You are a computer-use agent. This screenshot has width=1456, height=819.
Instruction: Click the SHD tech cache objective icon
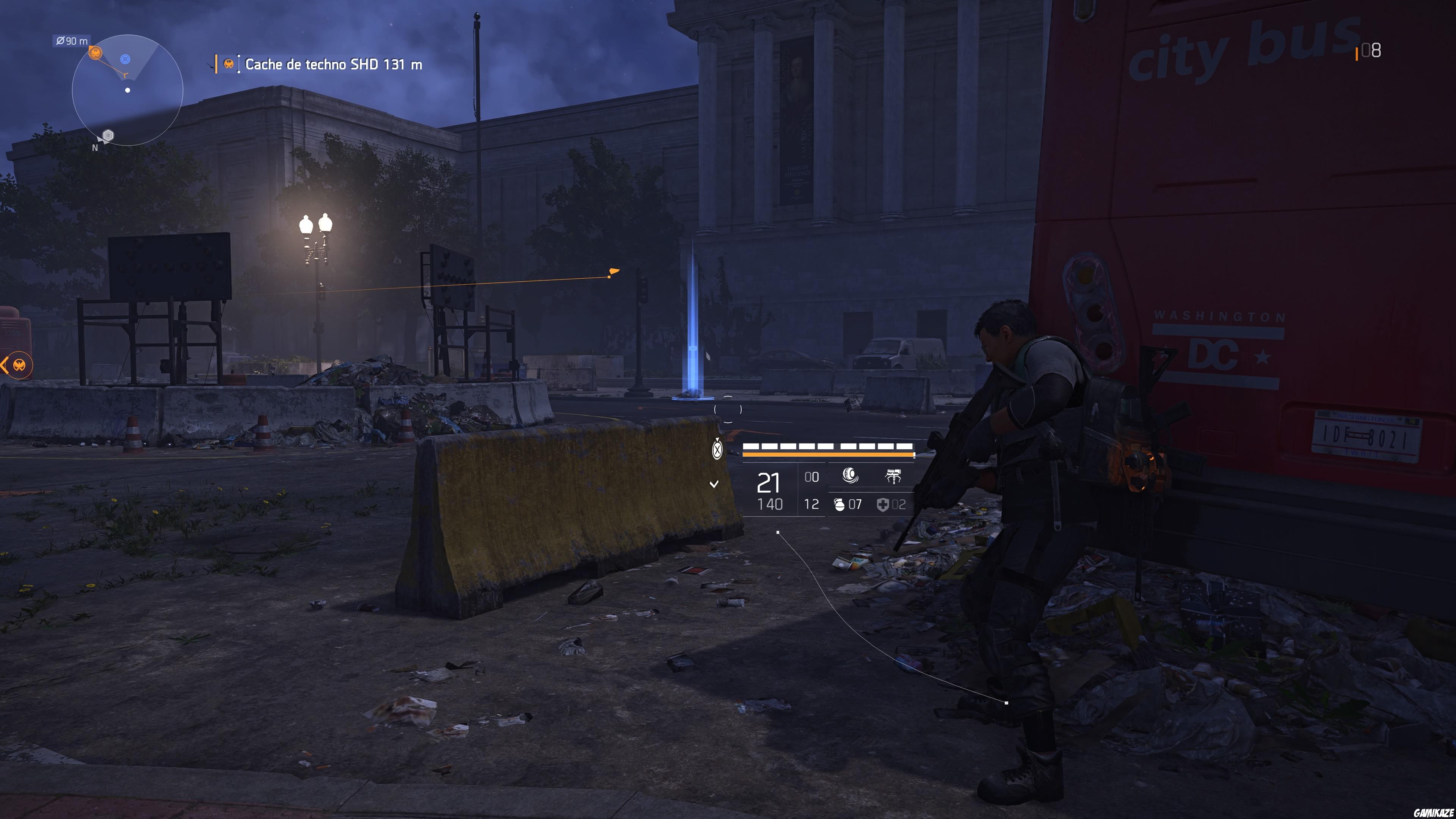tap(229, 64)
